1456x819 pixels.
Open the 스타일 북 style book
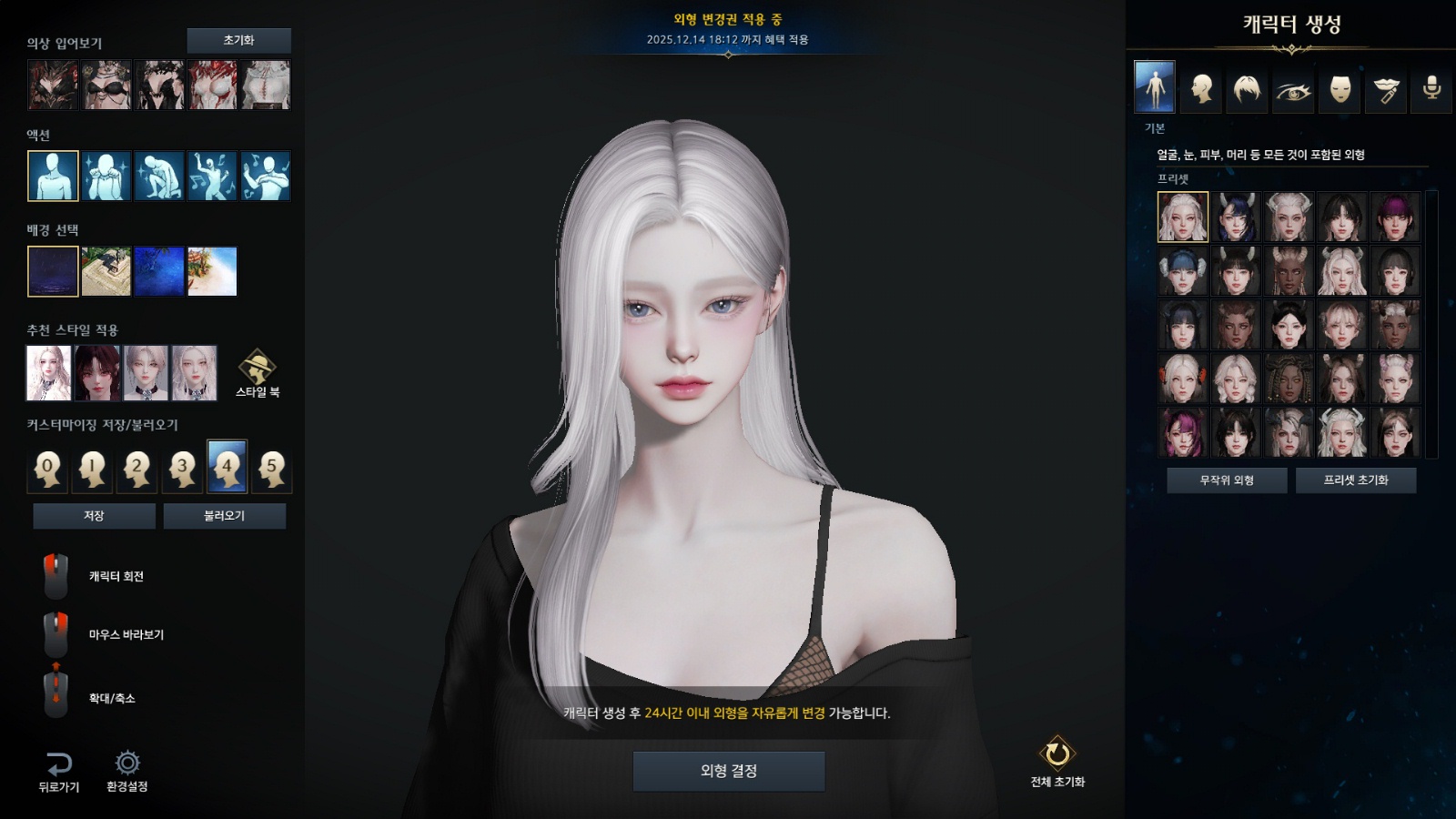[x=258, y=373]
